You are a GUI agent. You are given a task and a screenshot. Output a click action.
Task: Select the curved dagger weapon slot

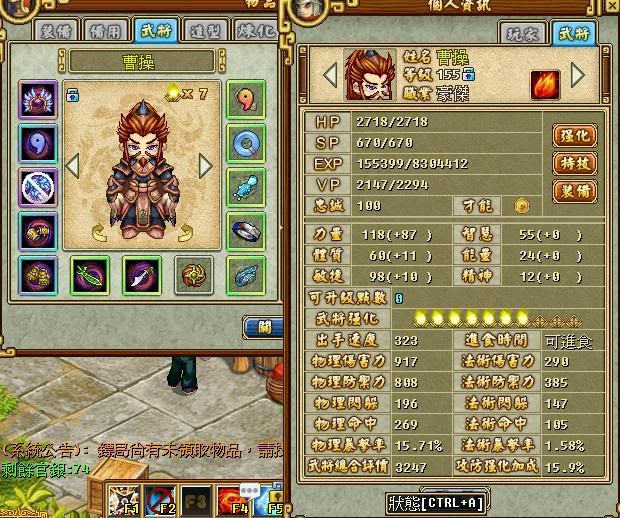(x=141, y=275)
